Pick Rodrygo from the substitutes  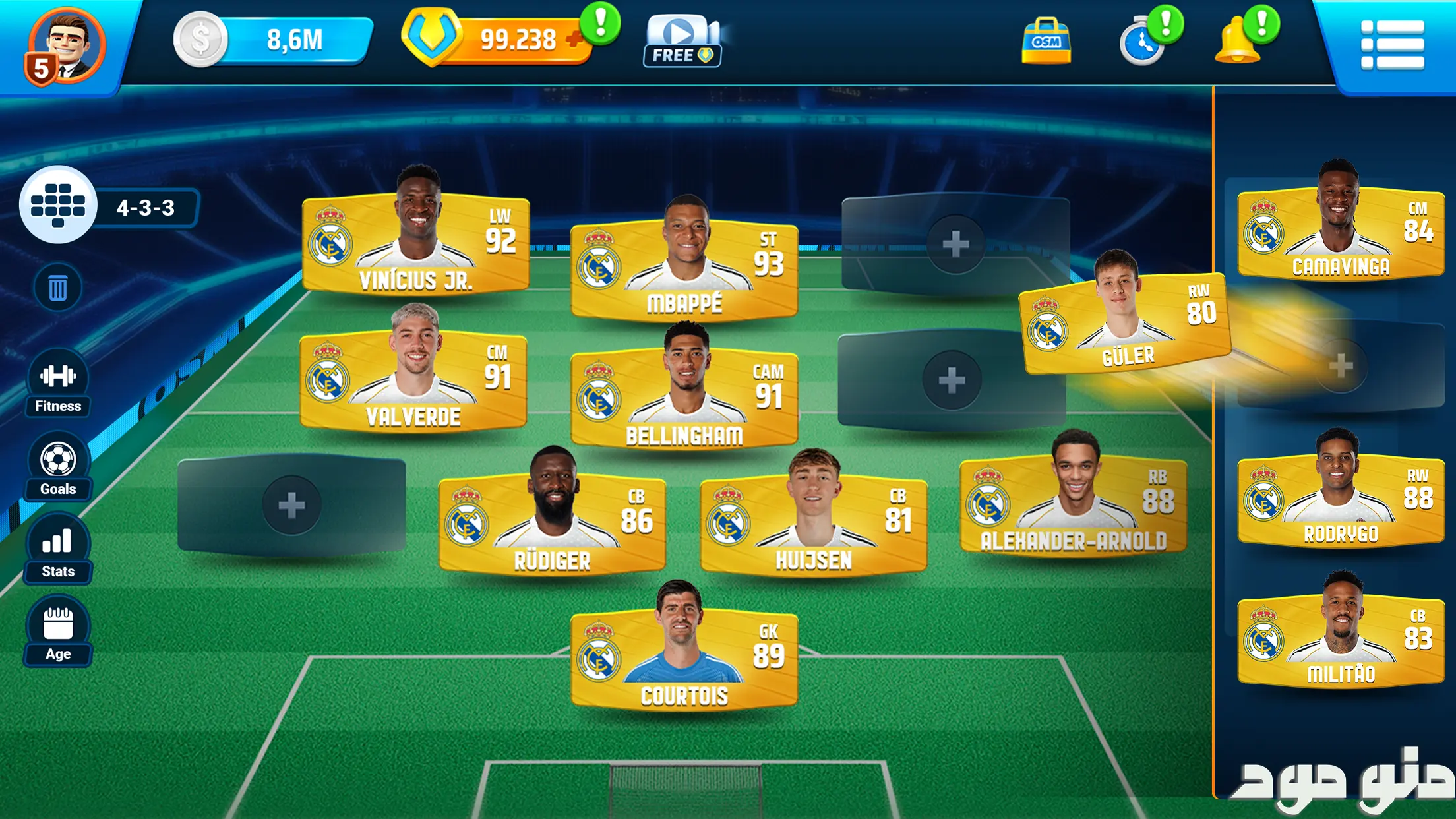point(1341,500)
